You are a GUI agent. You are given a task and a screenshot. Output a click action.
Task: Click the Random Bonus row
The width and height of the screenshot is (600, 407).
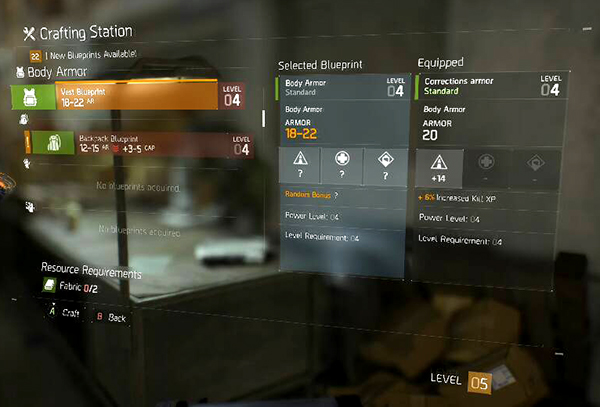coord(340,194)
